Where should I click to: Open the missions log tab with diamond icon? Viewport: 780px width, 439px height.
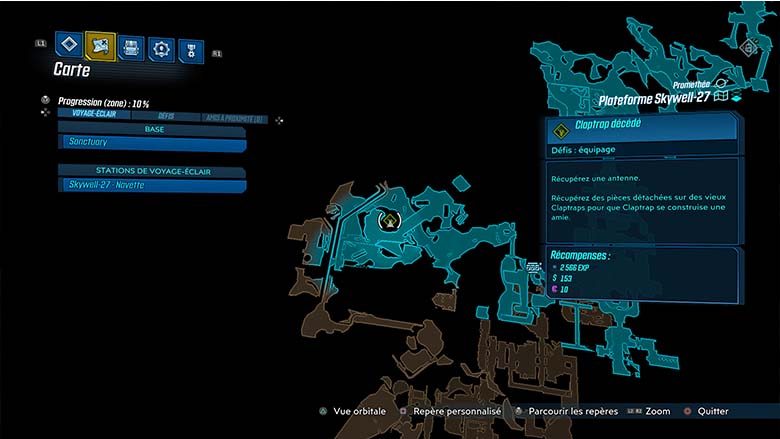tap(68, 44)
